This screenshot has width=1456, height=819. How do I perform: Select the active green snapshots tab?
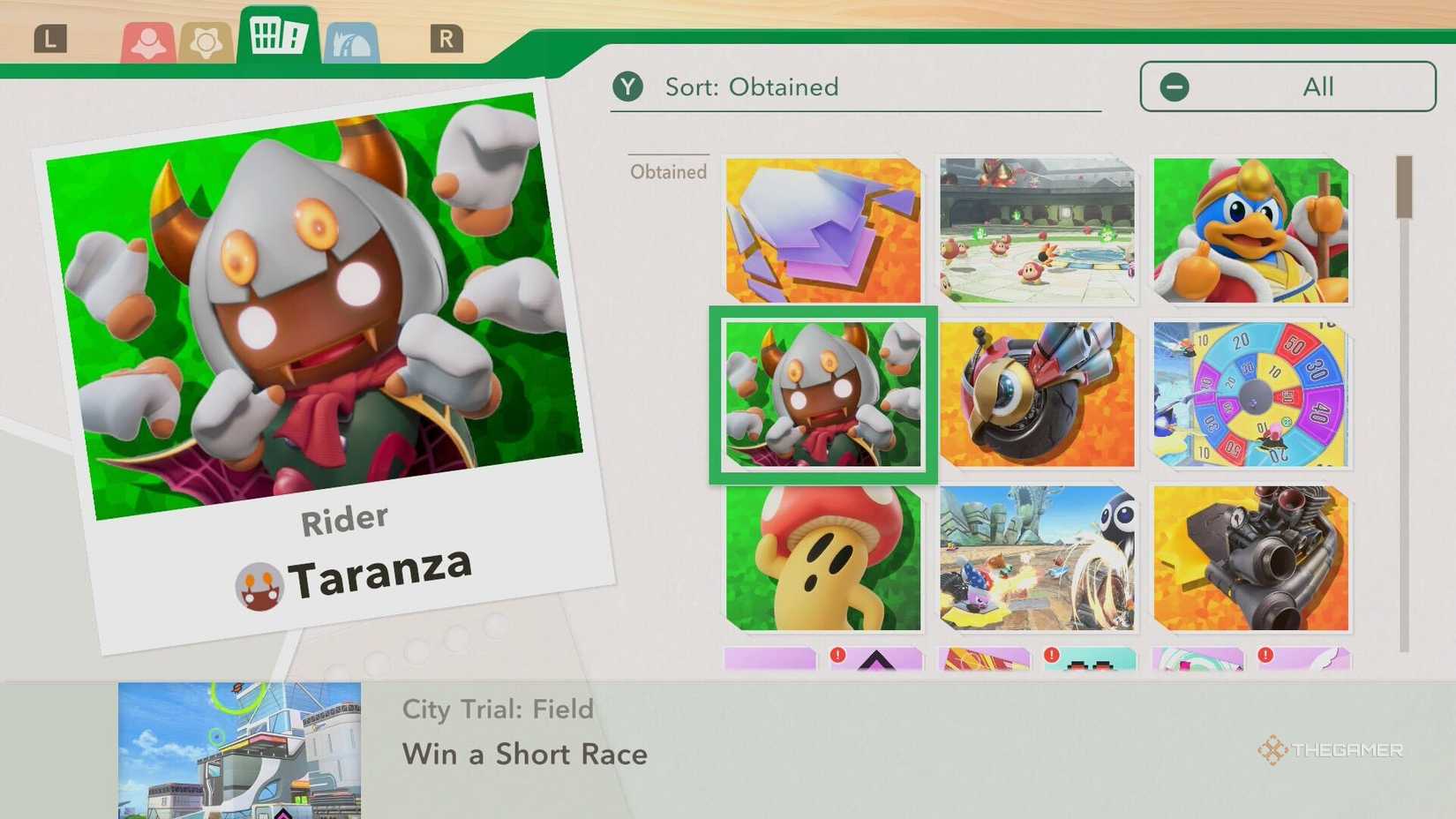(278, 35)
